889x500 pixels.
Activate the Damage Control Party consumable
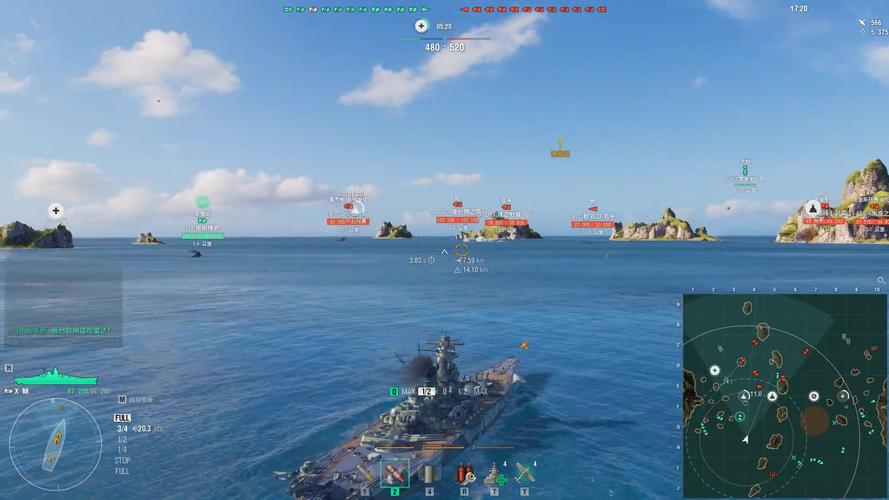463,473
